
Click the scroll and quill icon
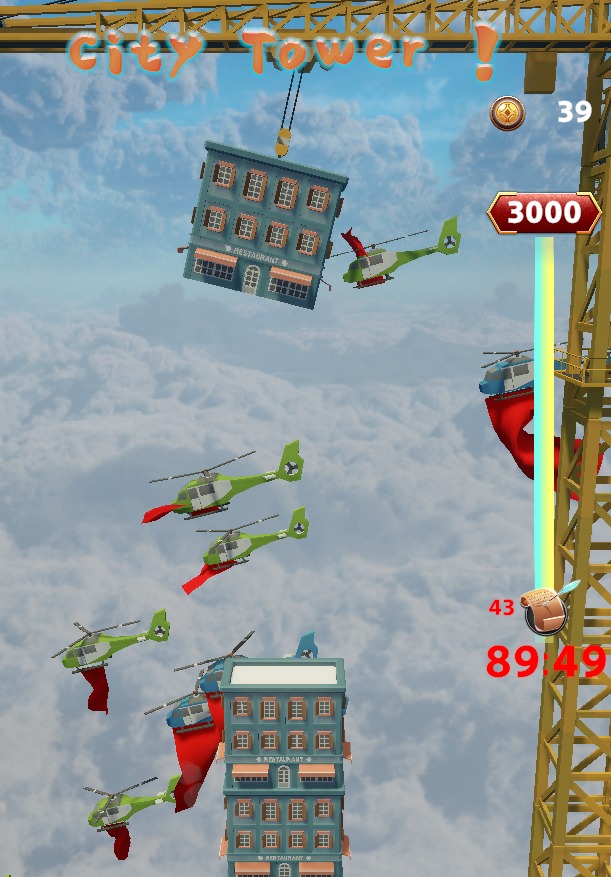[x=546, y=608]
